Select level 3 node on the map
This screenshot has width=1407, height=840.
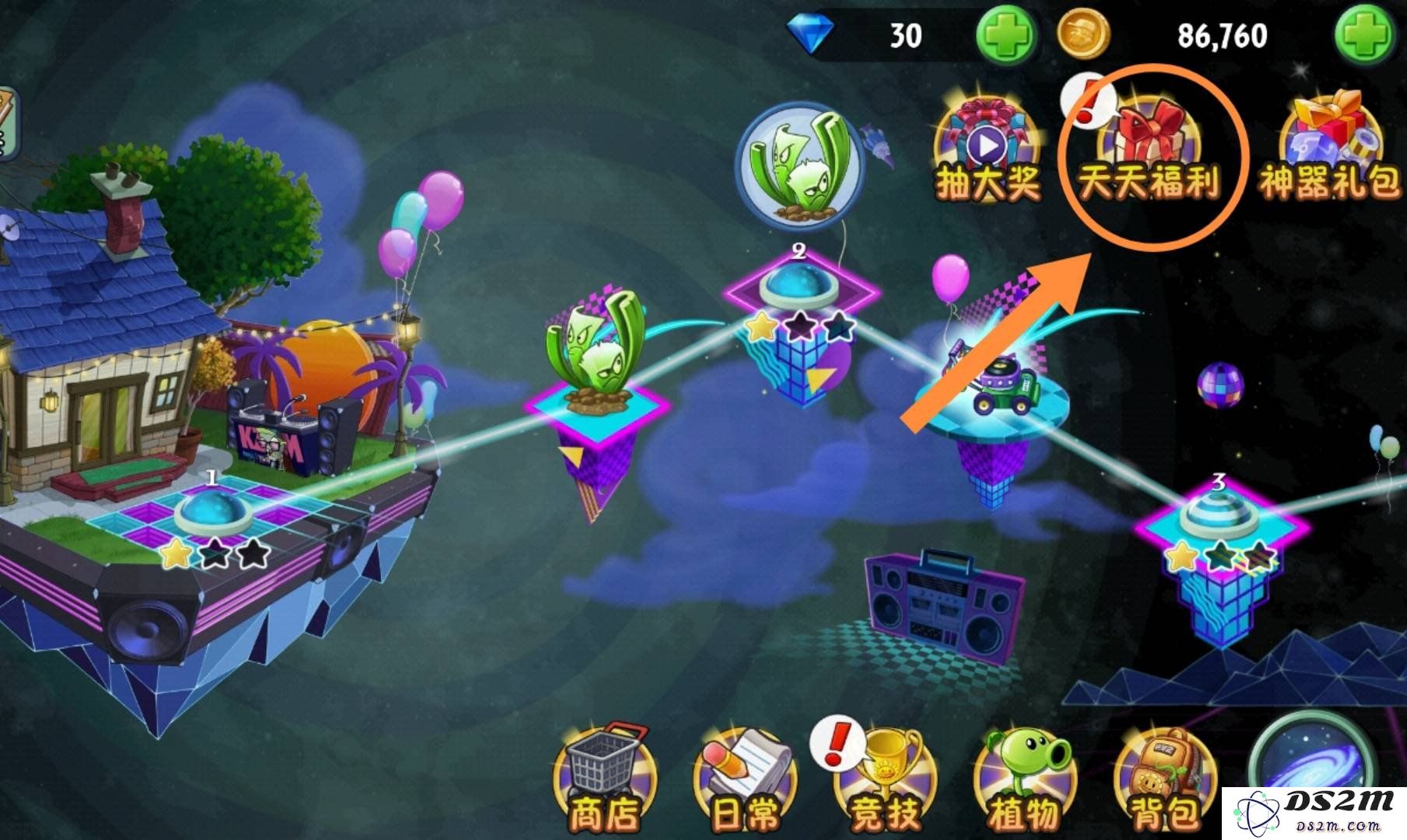click(1219, 516)
